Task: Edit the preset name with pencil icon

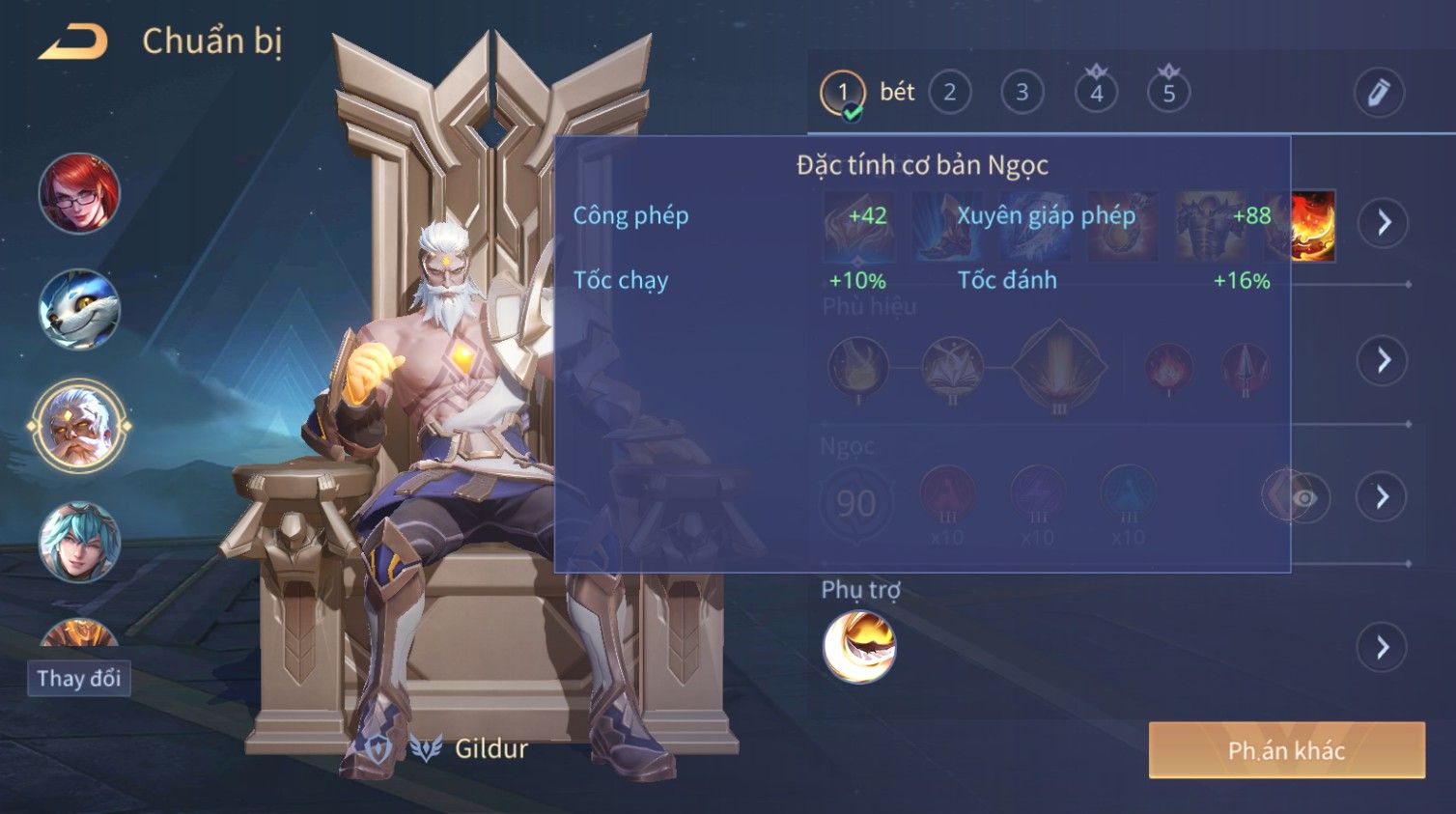Action: click(x=1378, y=93)
